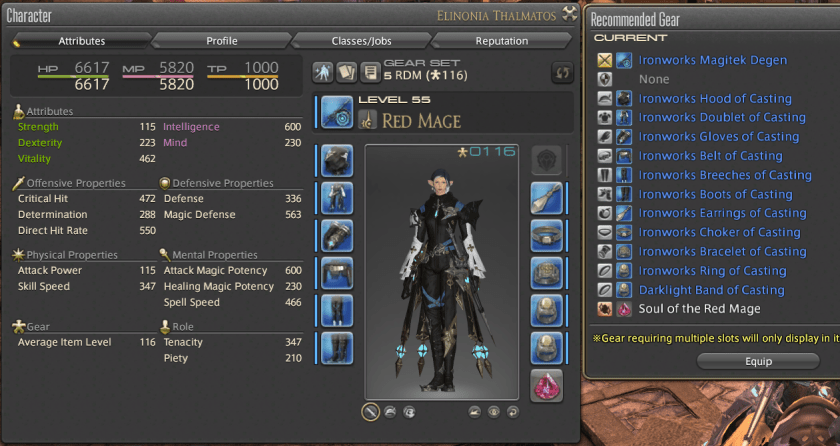
Task: Select the equipped boots slot
Action: (x=338, y=348)
